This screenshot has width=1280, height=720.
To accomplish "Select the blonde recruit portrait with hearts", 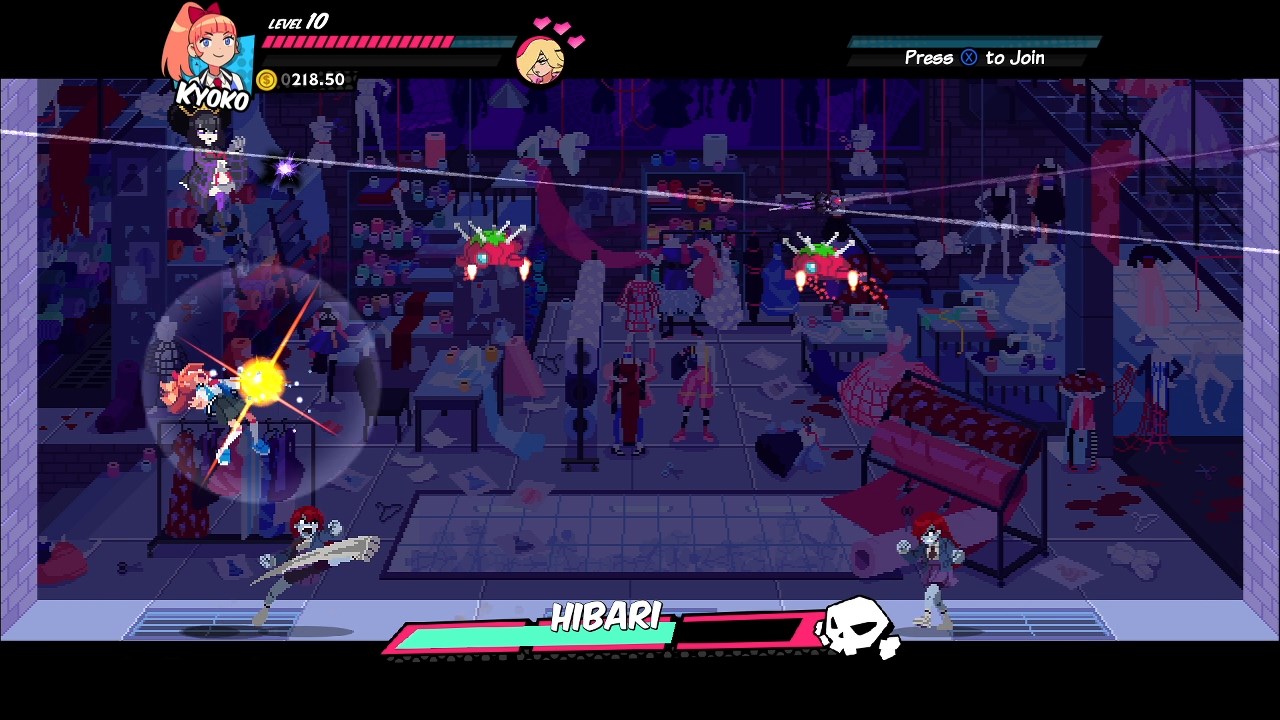I will point(540,60).
